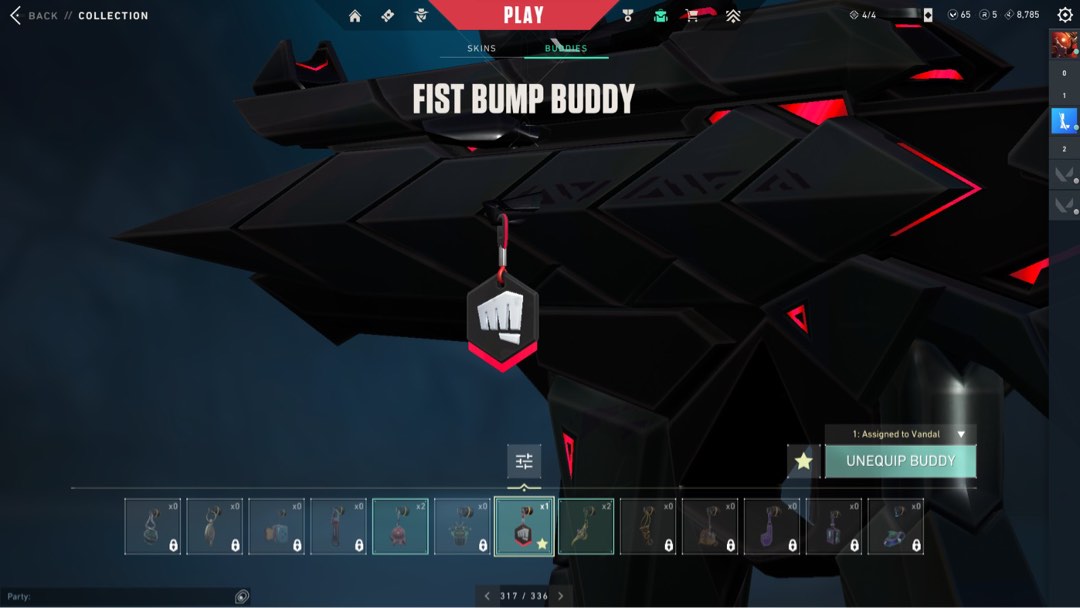Go to the next buddy page arrow
This screenshot has width=1080, height=608.
pyautogui.click(x=560, y=596)
